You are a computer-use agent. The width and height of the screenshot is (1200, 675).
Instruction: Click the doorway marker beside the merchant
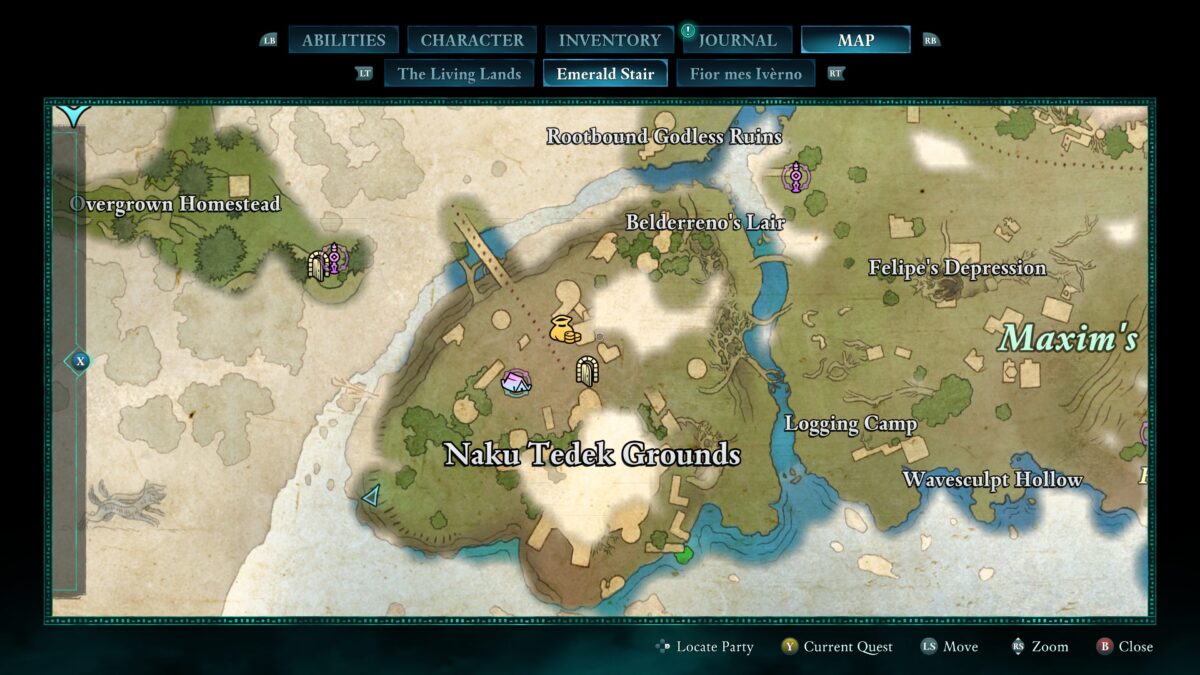pyautogui.click(x=586, y=370)
